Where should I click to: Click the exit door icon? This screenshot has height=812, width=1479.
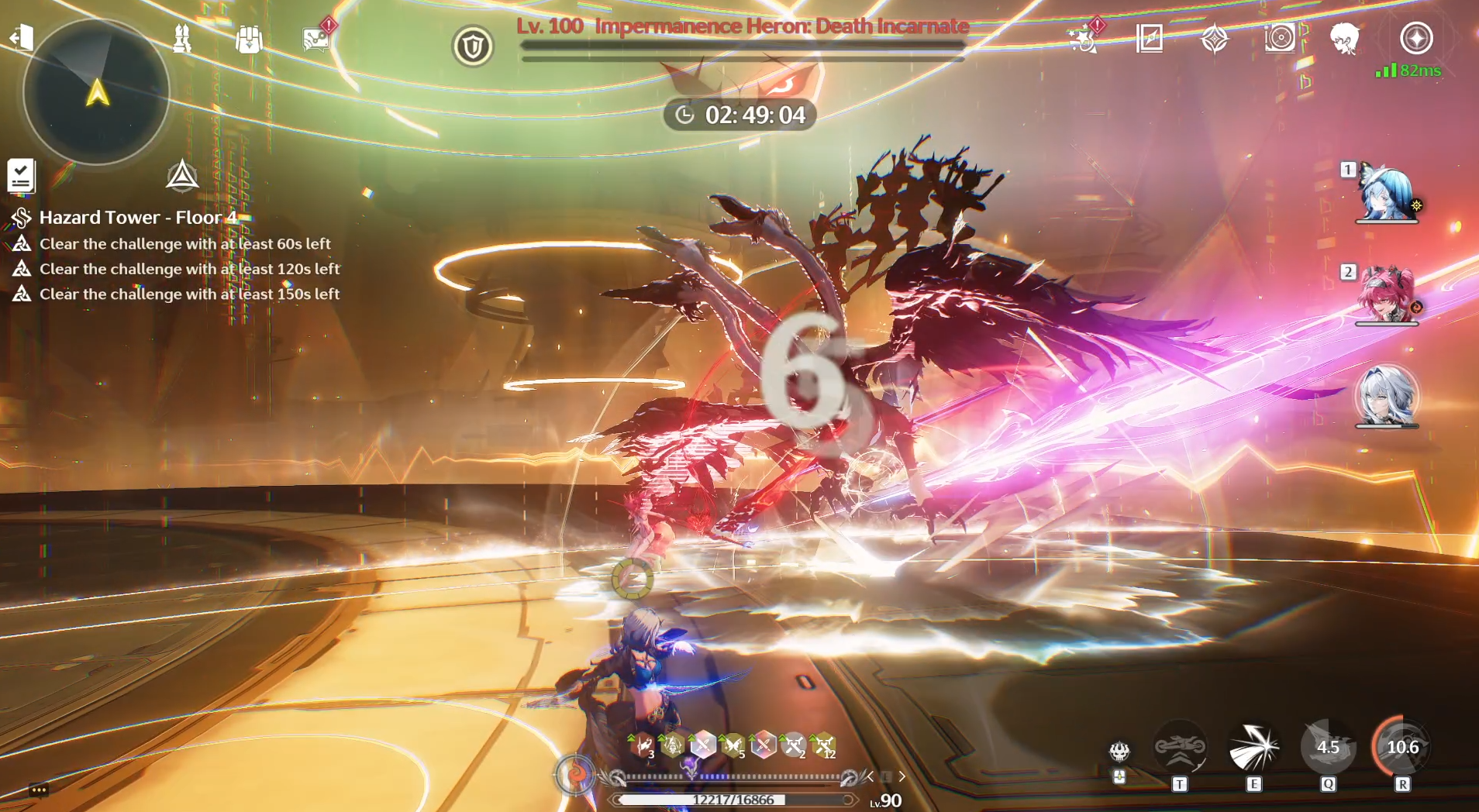pos(22,37)
